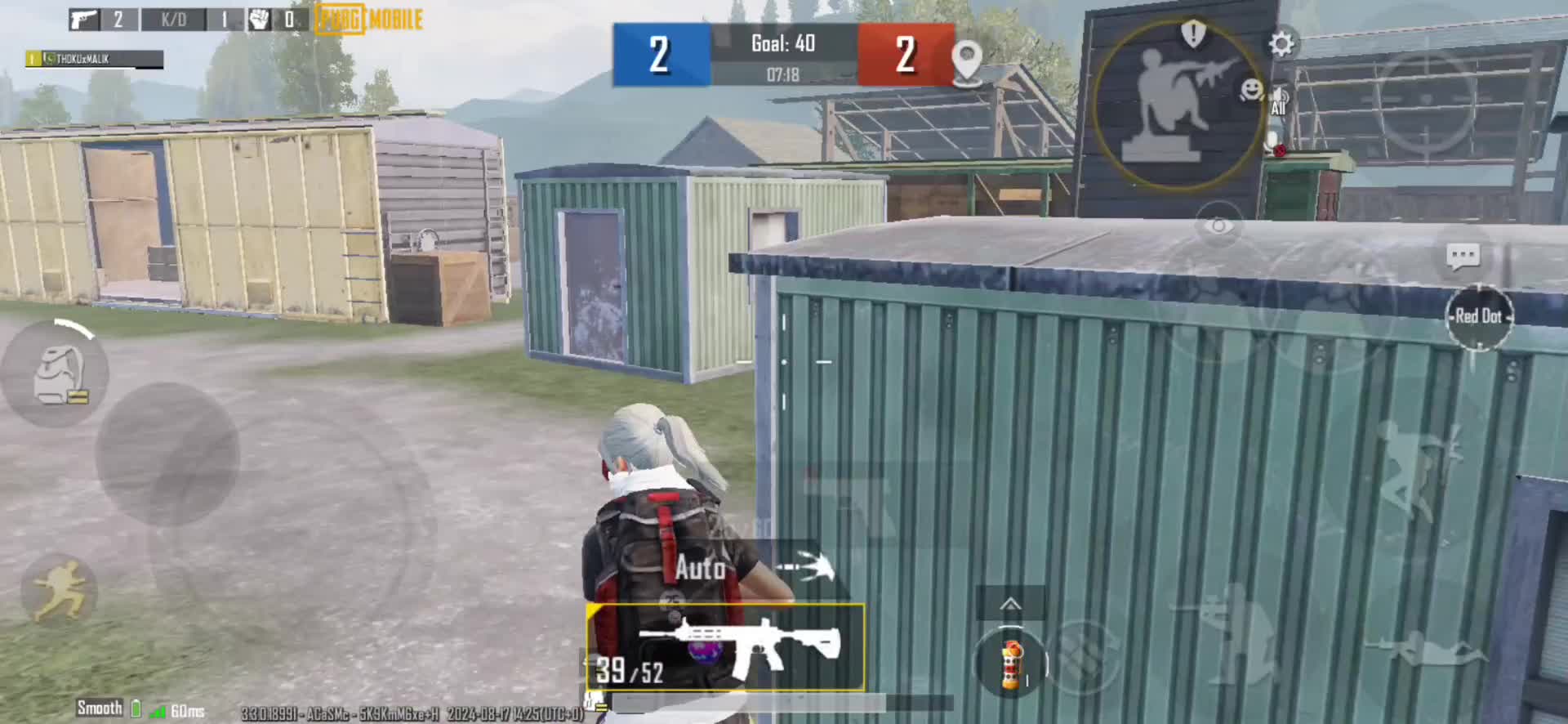Switch the Auto fire mode
Screen dimensions: 1568x724
[x=701, y=567]
